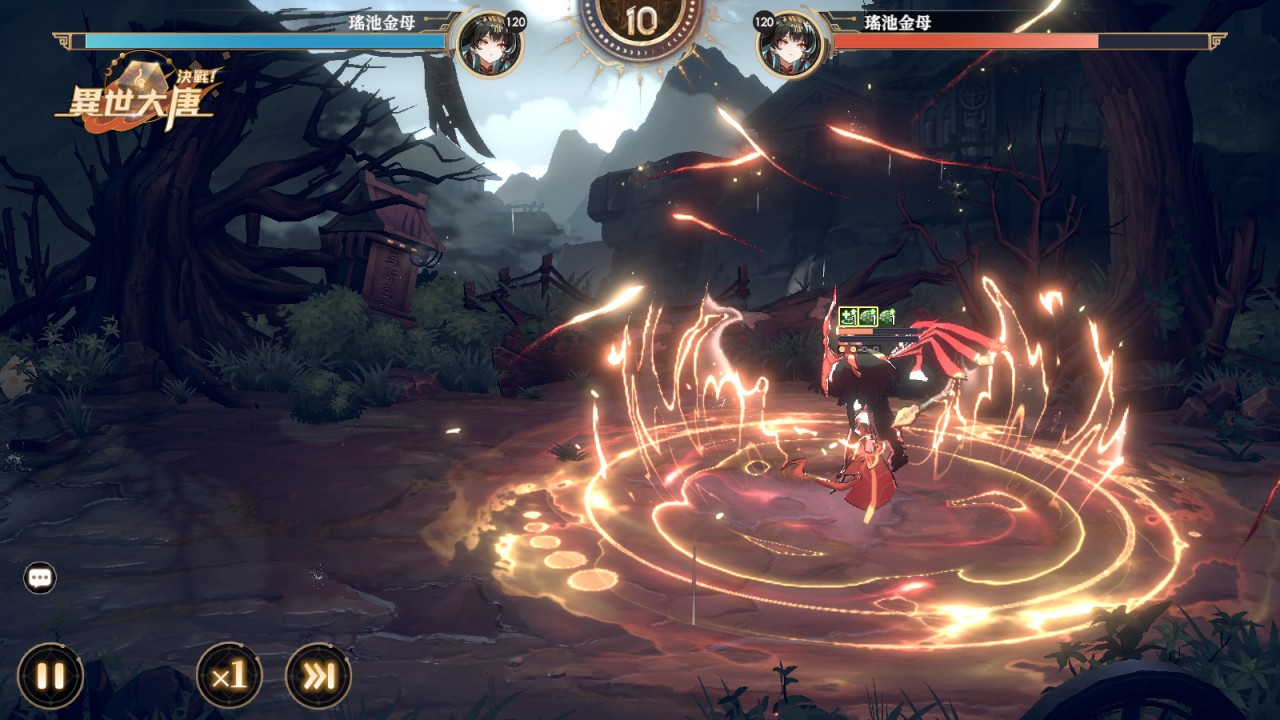This screenshot has height=720, width=1280.
Task: Skip the battle with the fast-forward button
Action: [318, 676]
